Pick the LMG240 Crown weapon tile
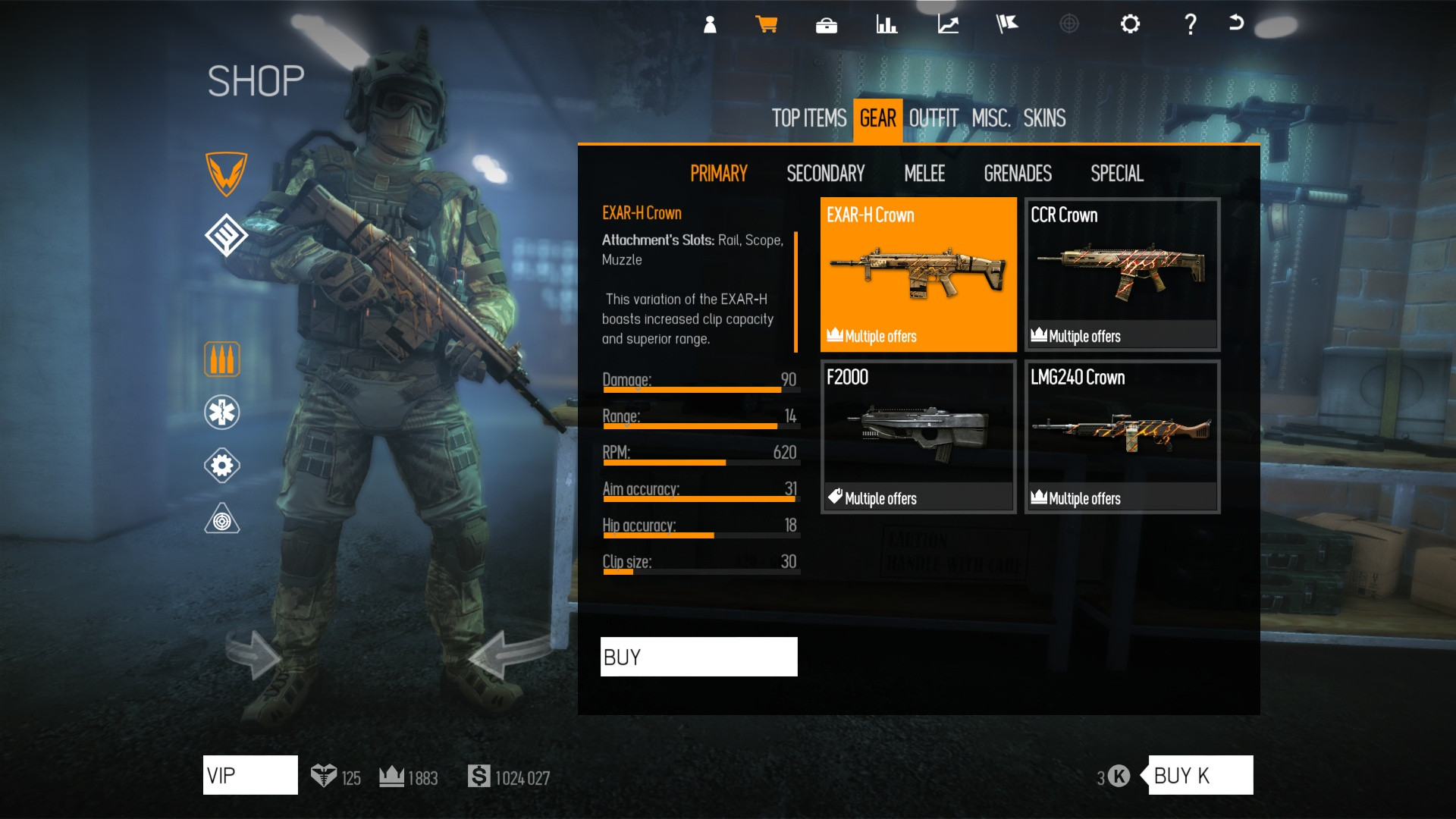This screenshot has height=819, width=1456. (1122, 437)
